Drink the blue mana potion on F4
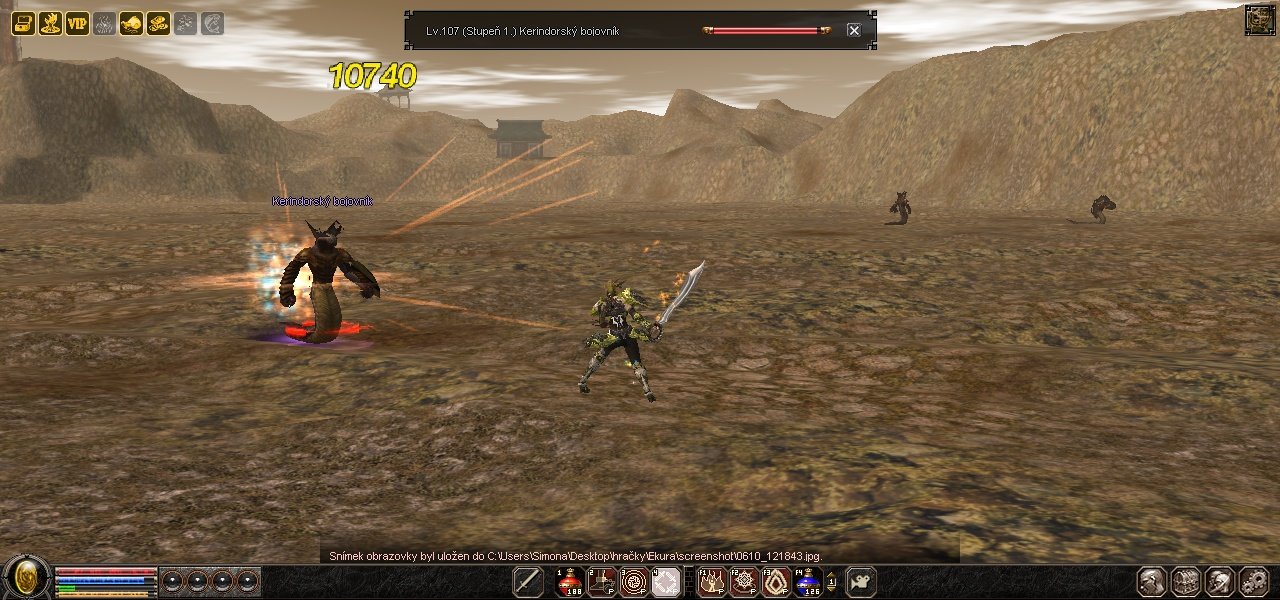 (808, 581)
